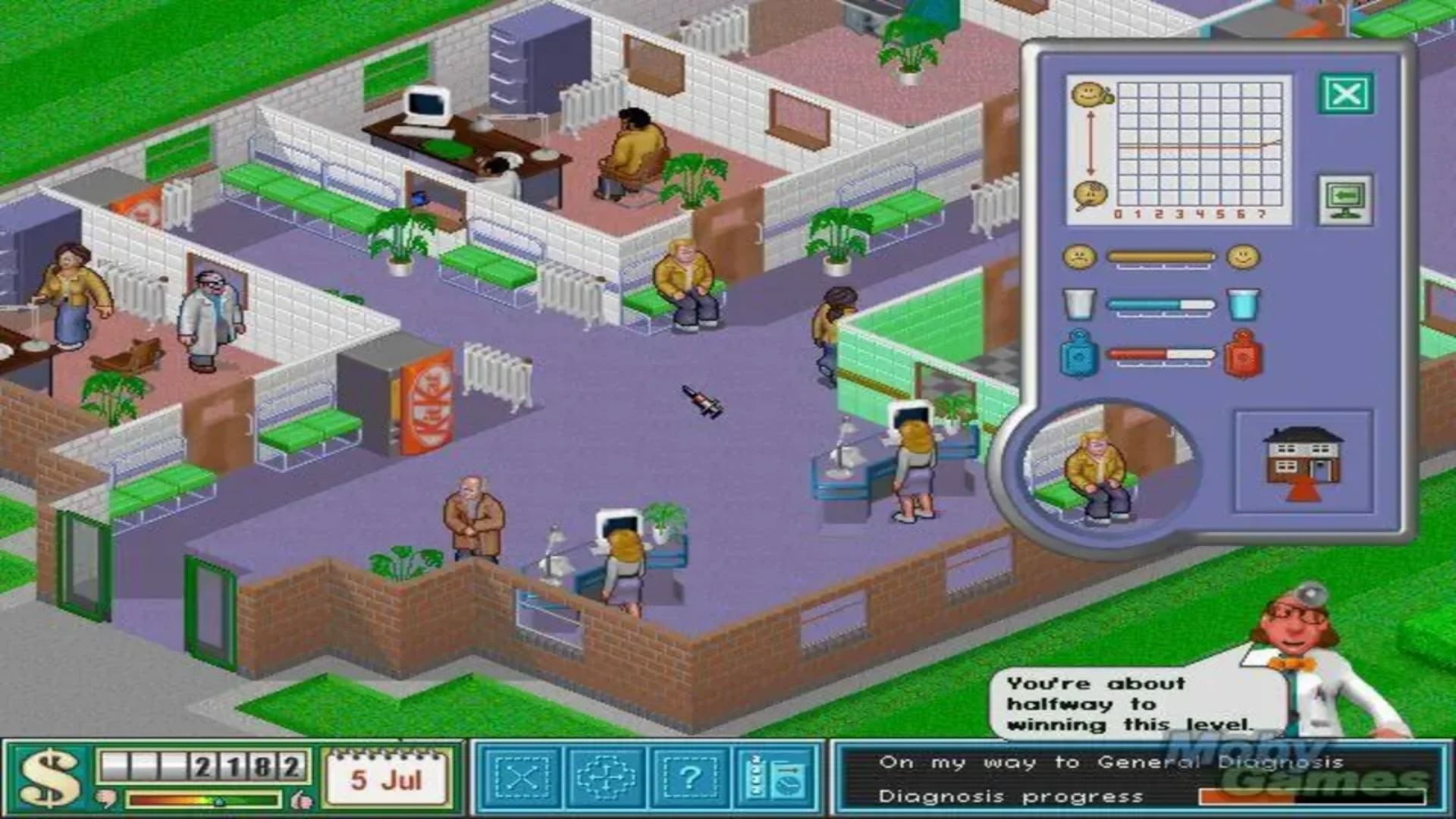Close the patient information panel

click(1346, 94)
